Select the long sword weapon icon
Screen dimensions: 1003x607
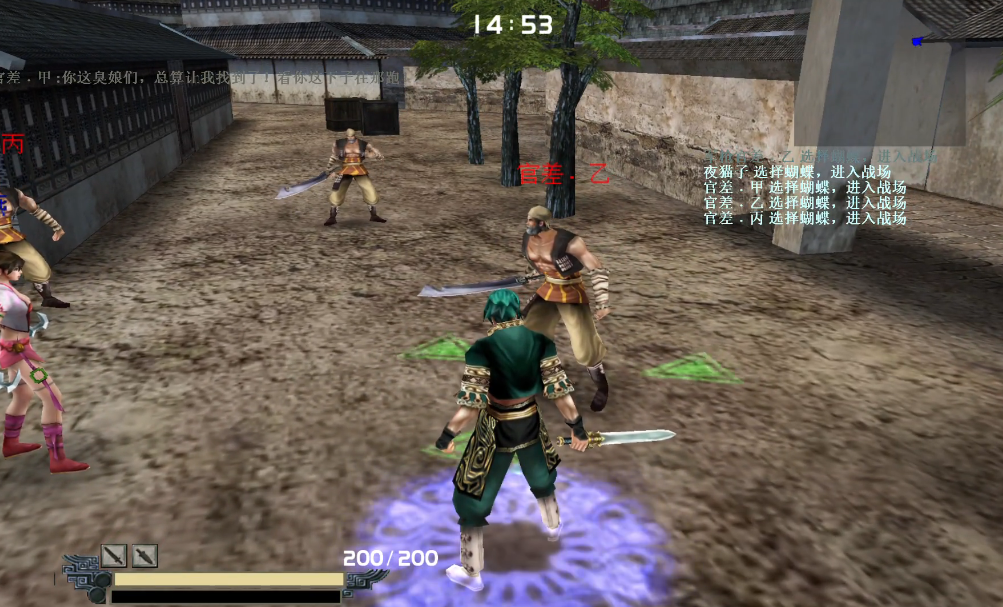[114, 555]
